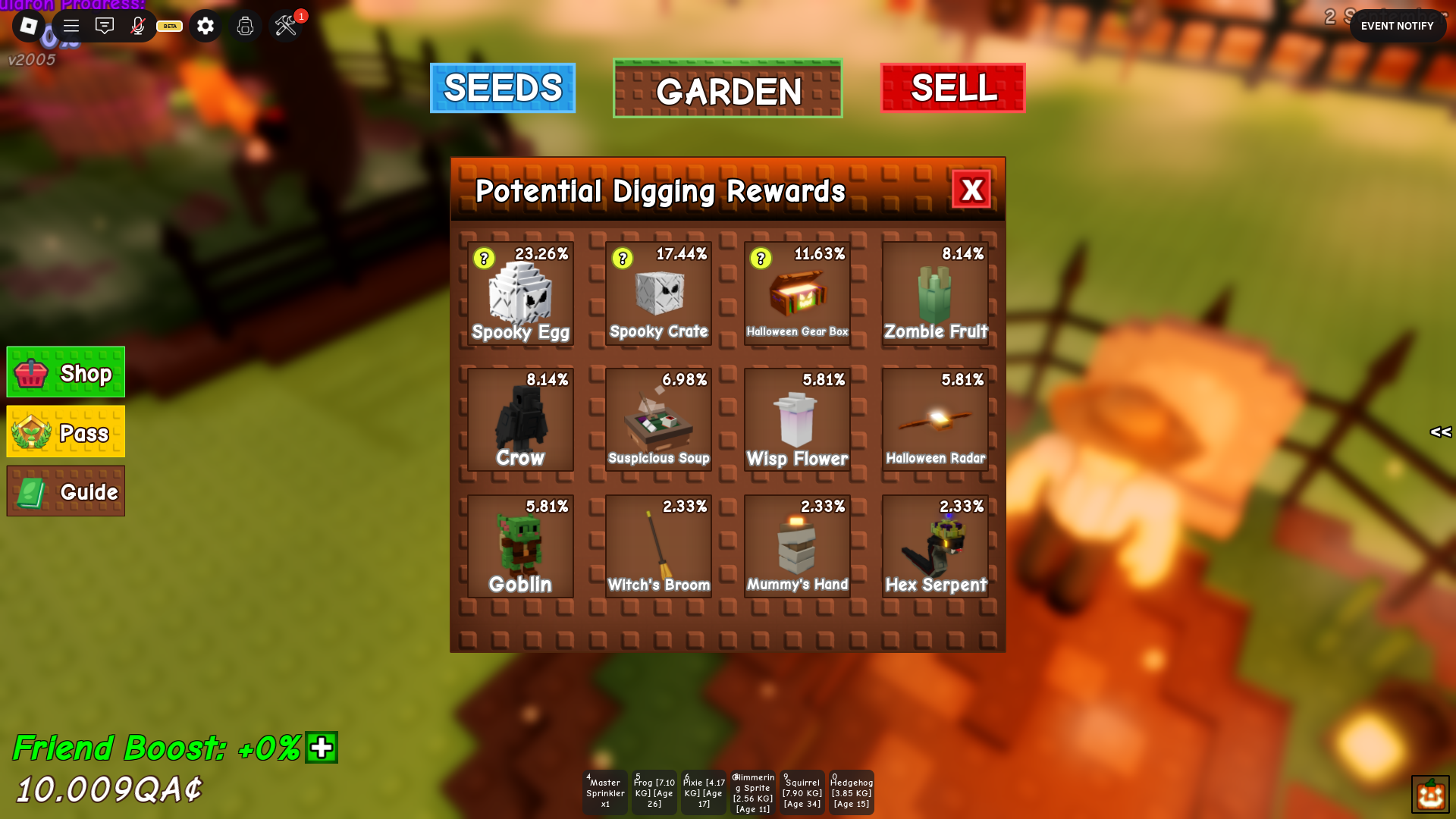Screen dimensions: 1456x819
Task: Expand the side panel double-arrow
Action: click(x=1440, y=432)
